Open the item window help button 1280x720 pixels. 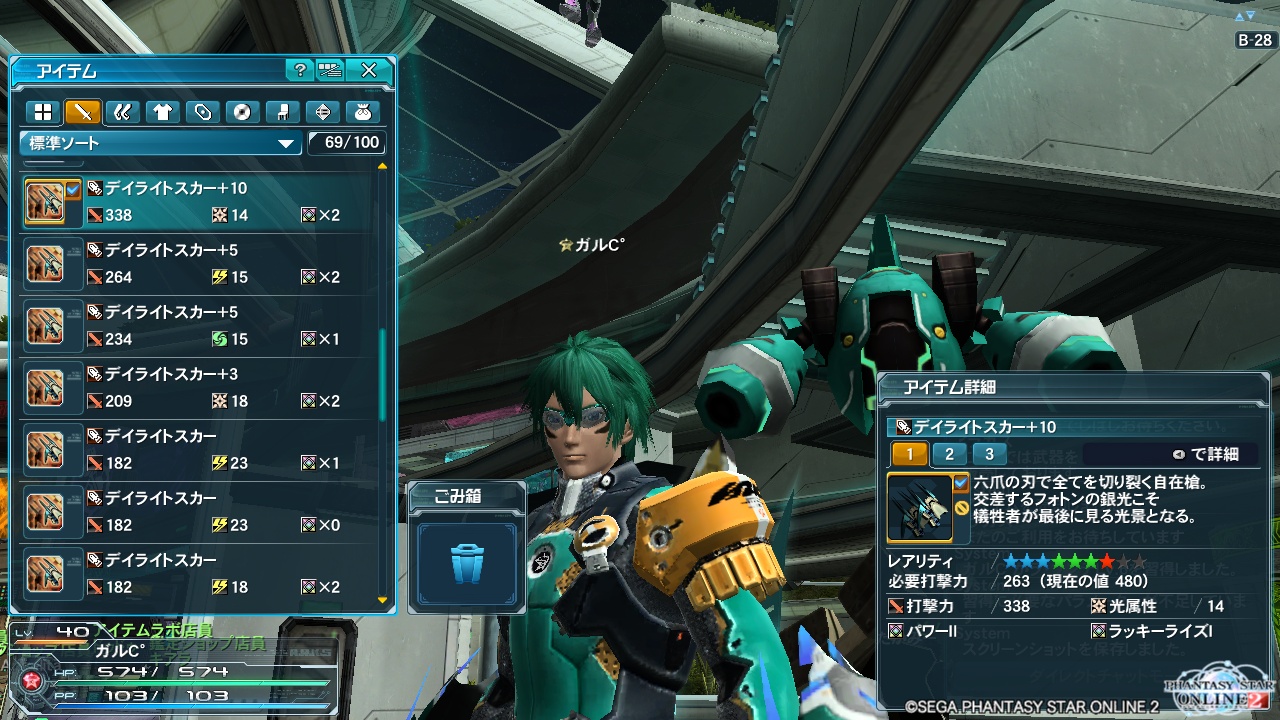299,70
